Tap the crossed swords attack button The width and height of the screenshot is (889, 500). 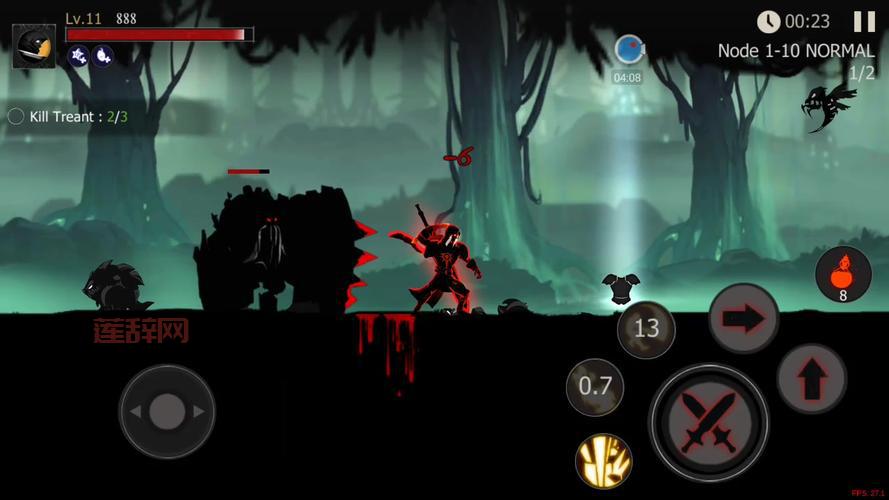pyautogui.click(x=709, y=422)
